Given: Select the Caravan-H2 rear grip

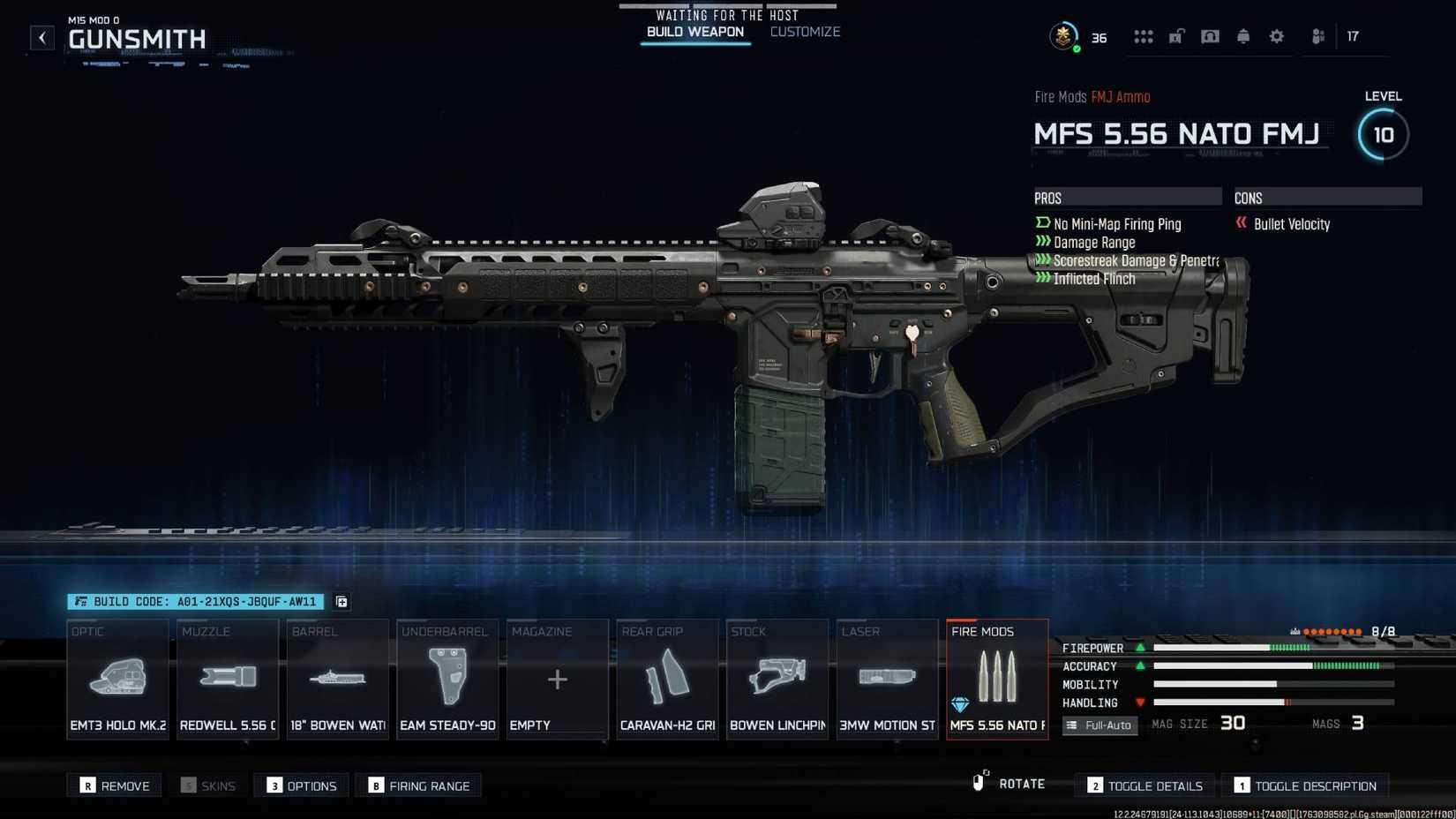Looking at the screenshot, I should click(666, 678).
